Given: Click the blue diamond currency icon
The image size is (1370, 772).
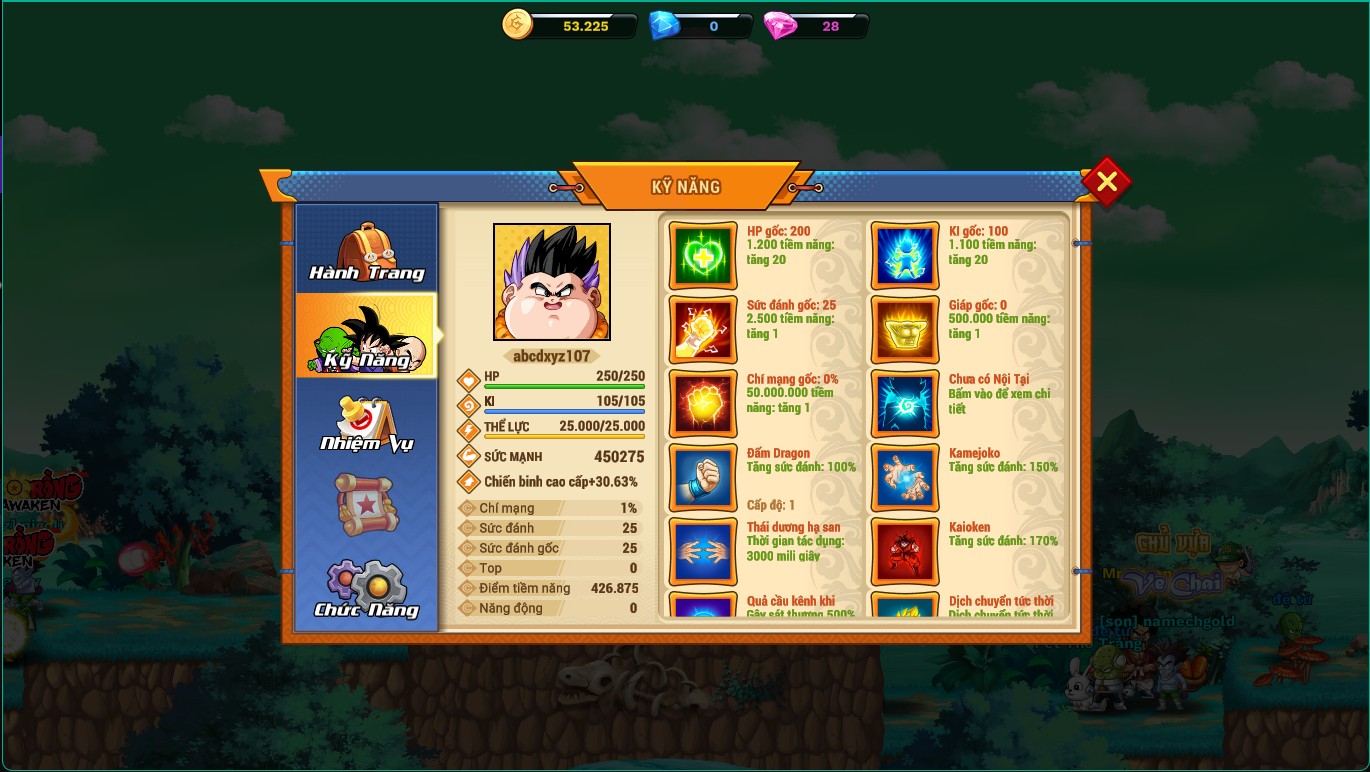Looking at the screenshot, I should [664, 25].
